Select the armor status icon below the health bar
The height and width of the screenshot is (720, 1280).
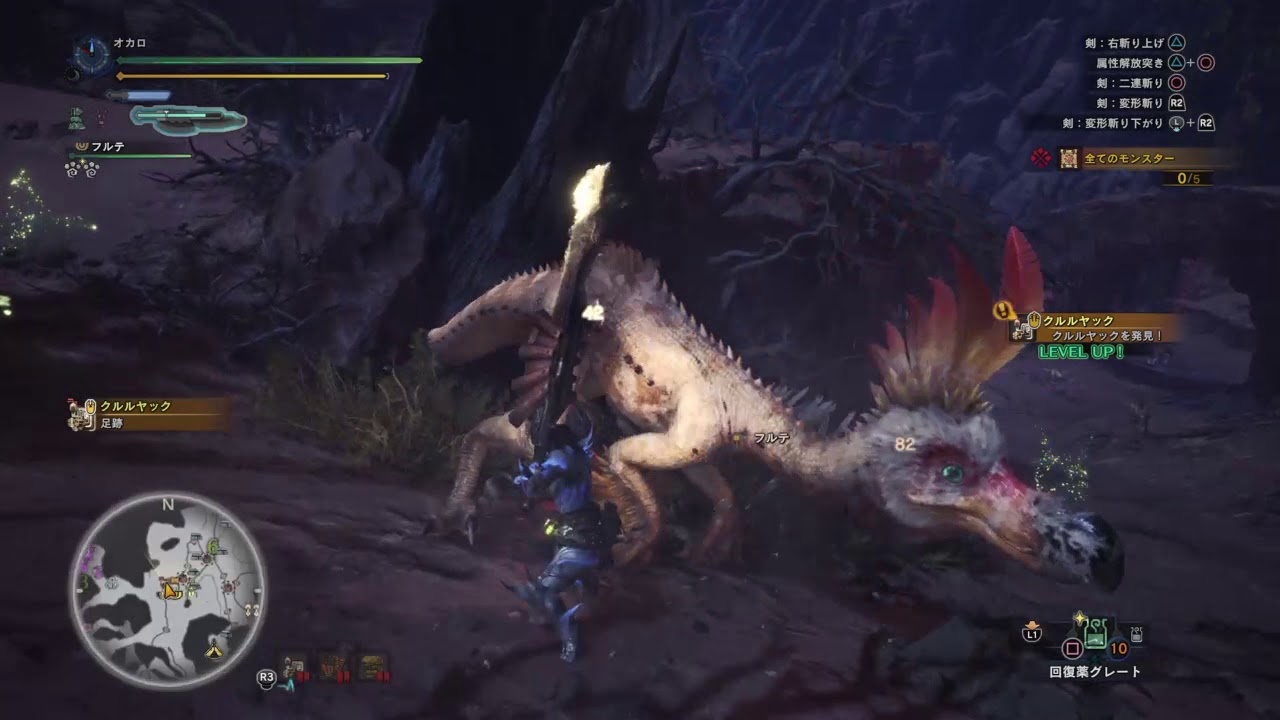77,118
